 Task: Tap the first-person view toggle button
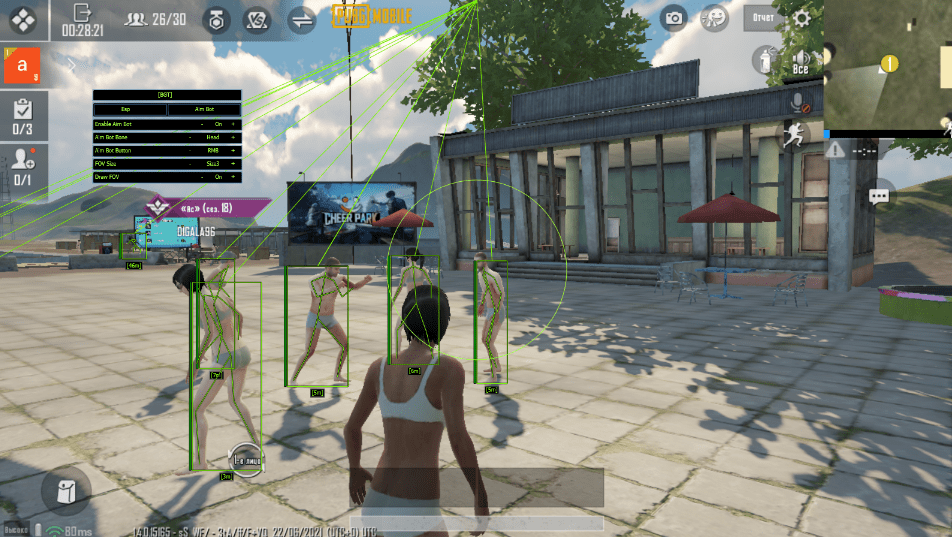pos(247,458)
